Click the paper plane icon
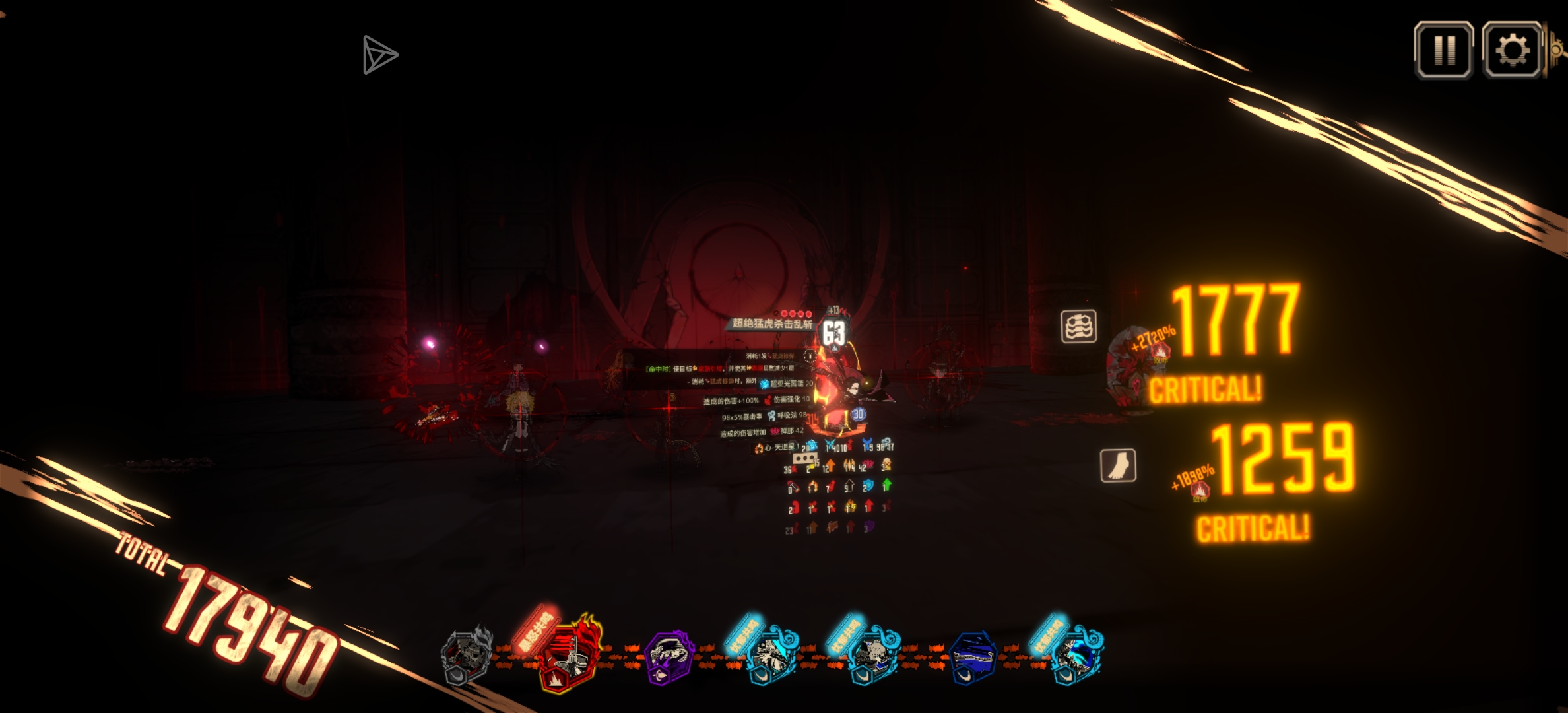The height and width of the screenshot is (713, 1568). click(379, 55)
